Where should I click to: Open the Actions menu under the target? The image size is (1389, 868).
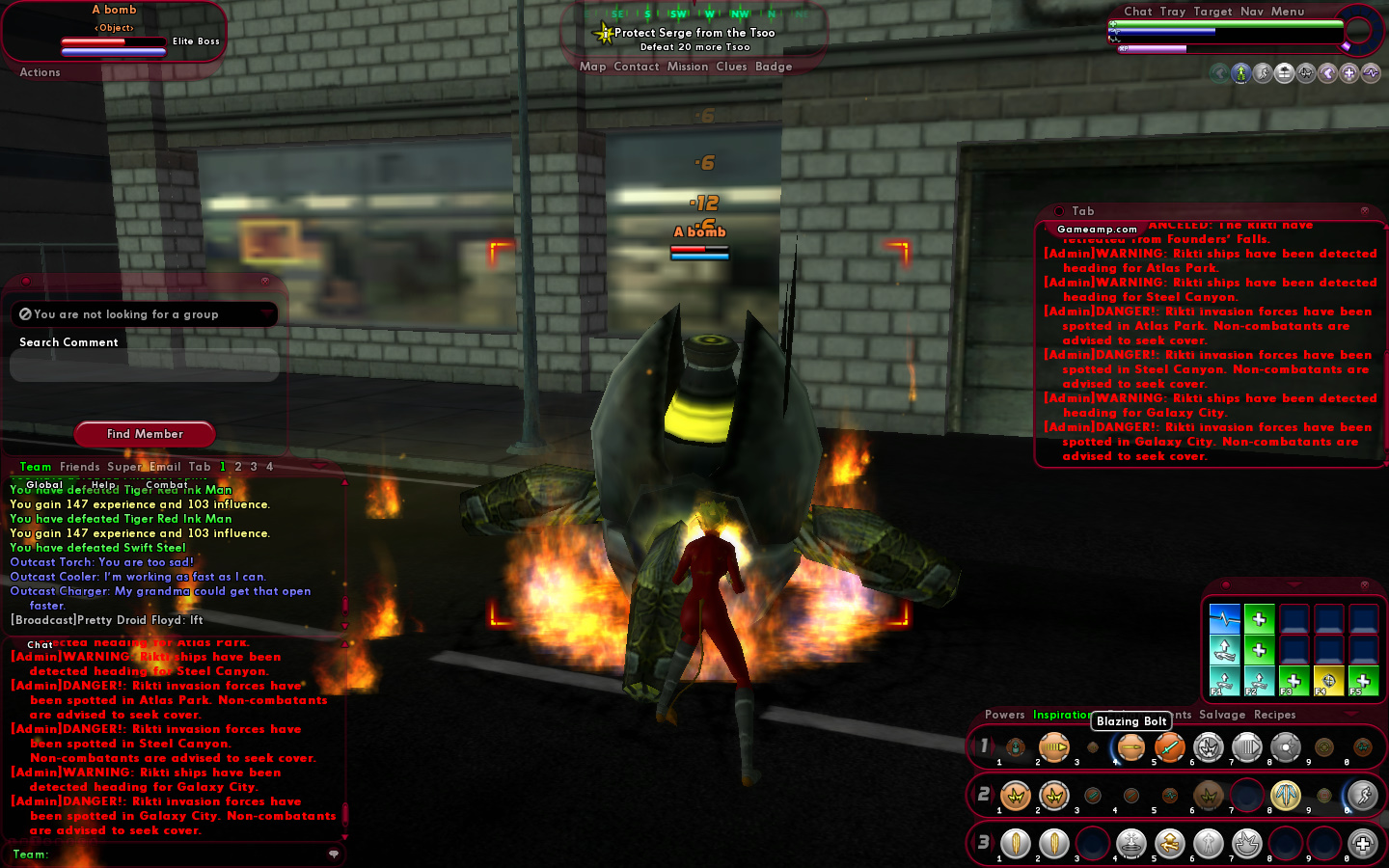coord(40,72)
